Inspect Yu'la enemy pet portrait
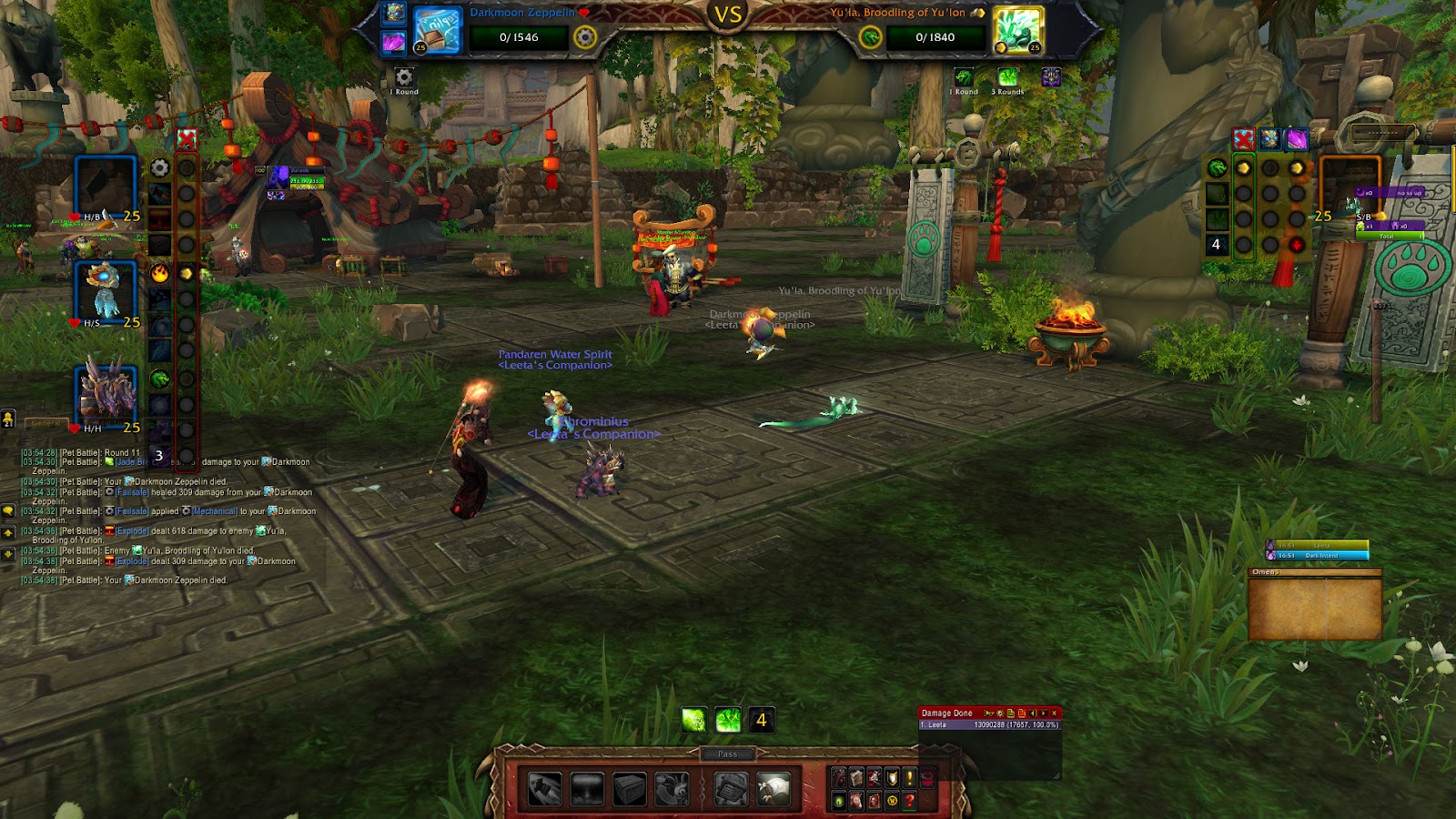The image size is (1456, 819). point(1016,29)
